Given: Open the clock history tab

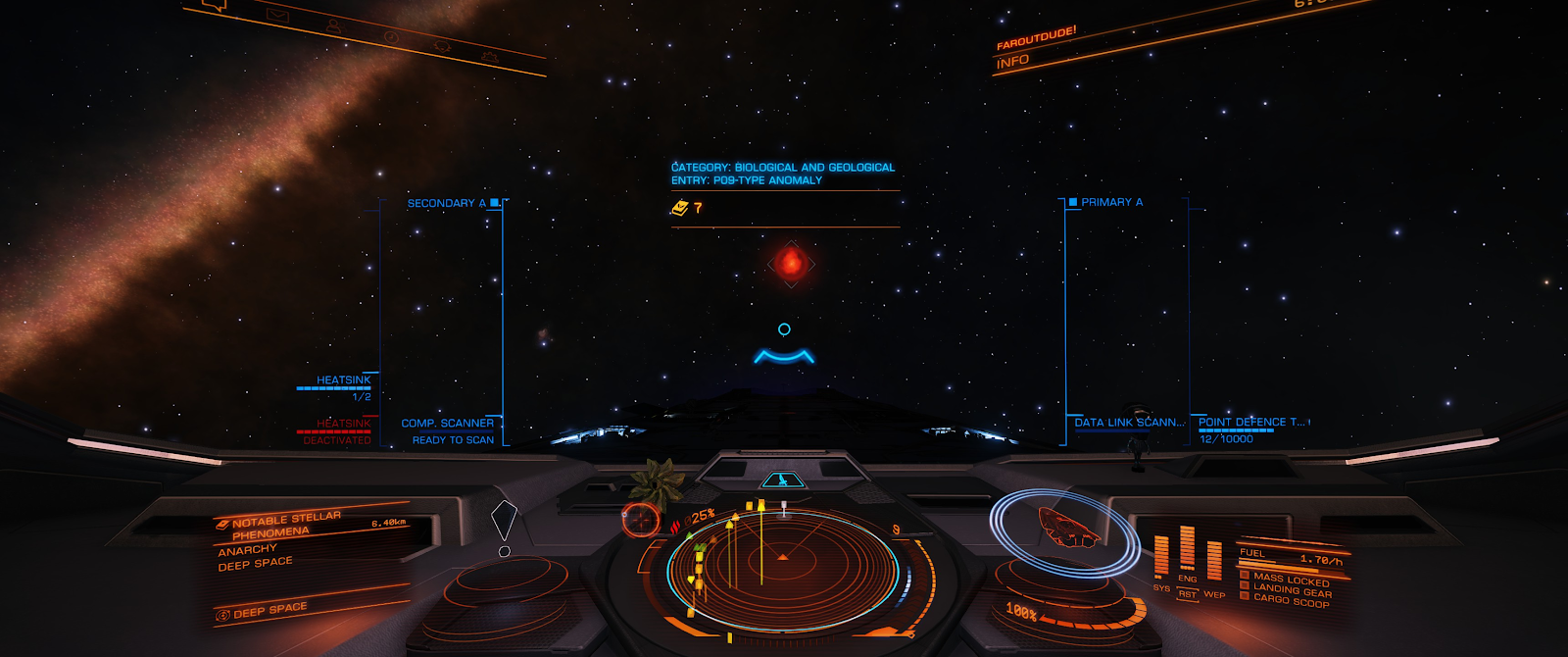Looking at the screenshot, I should (390, 36).
